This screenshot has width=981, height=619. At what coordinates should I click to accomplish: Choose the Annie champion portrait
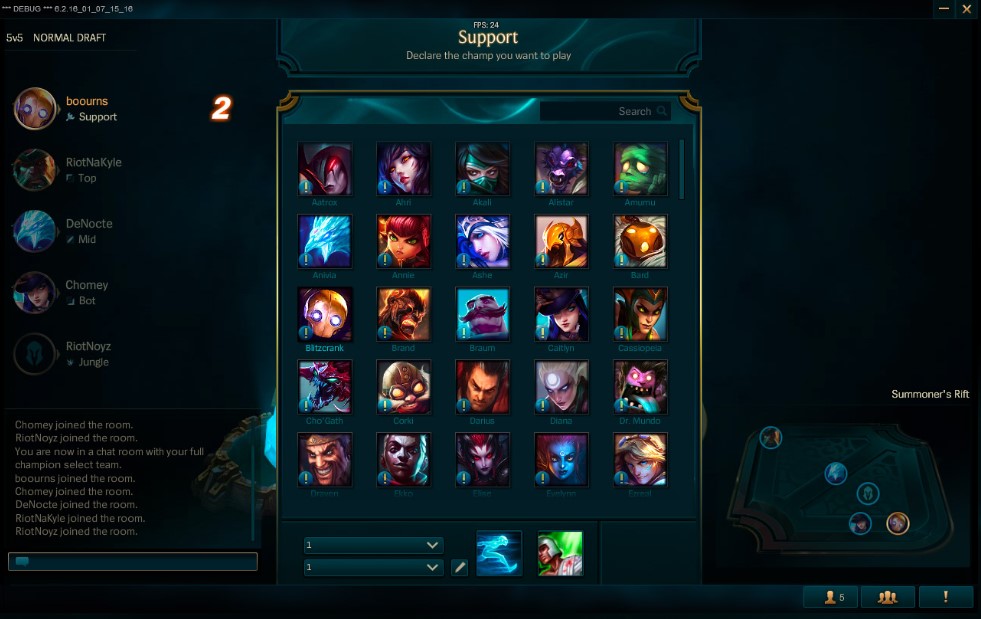(x=404, y=241)
